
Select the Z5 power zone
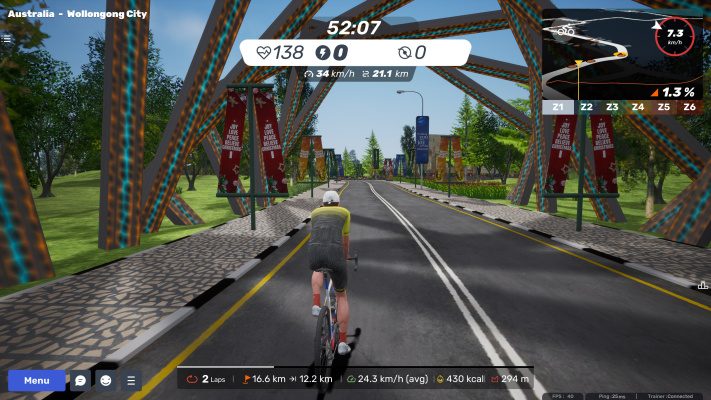(663, 106)
